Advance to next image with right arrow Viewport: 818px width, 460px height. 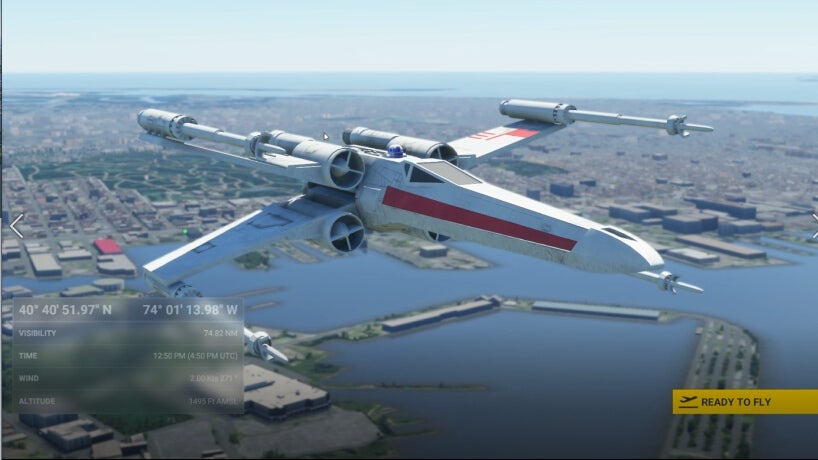pos(813,226)
